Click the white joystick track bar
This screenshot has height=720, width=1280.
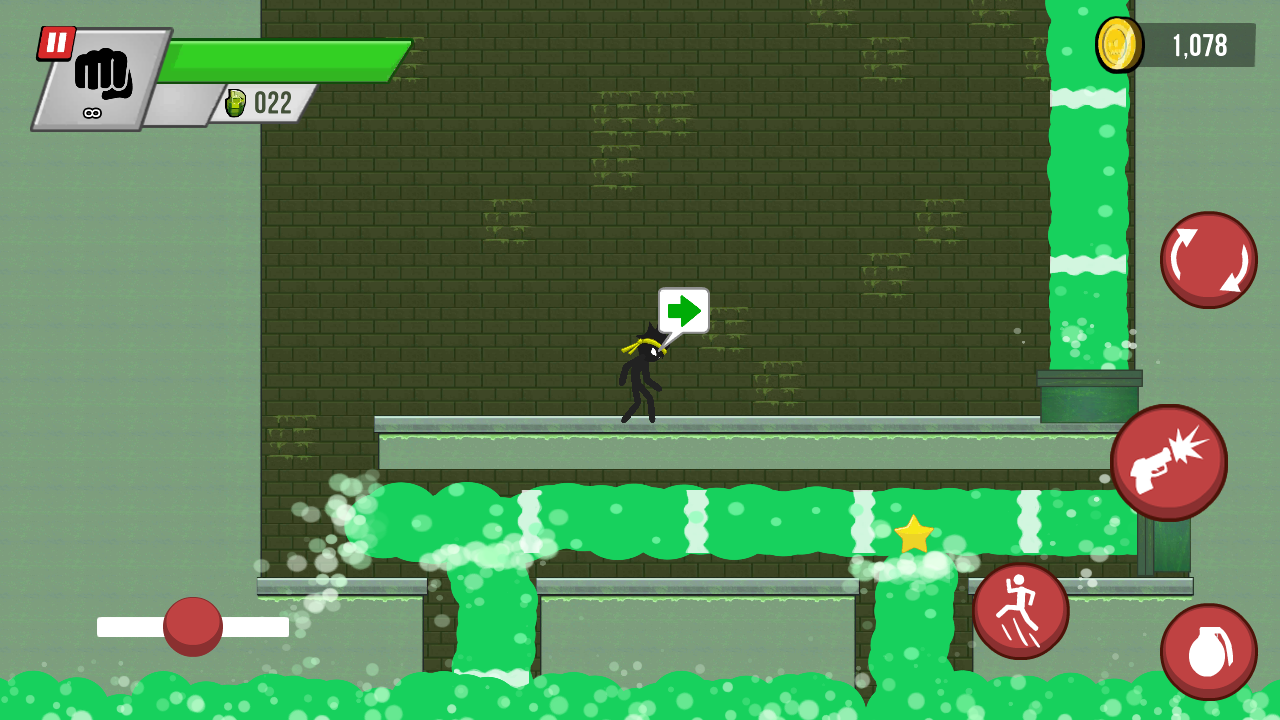190,626
